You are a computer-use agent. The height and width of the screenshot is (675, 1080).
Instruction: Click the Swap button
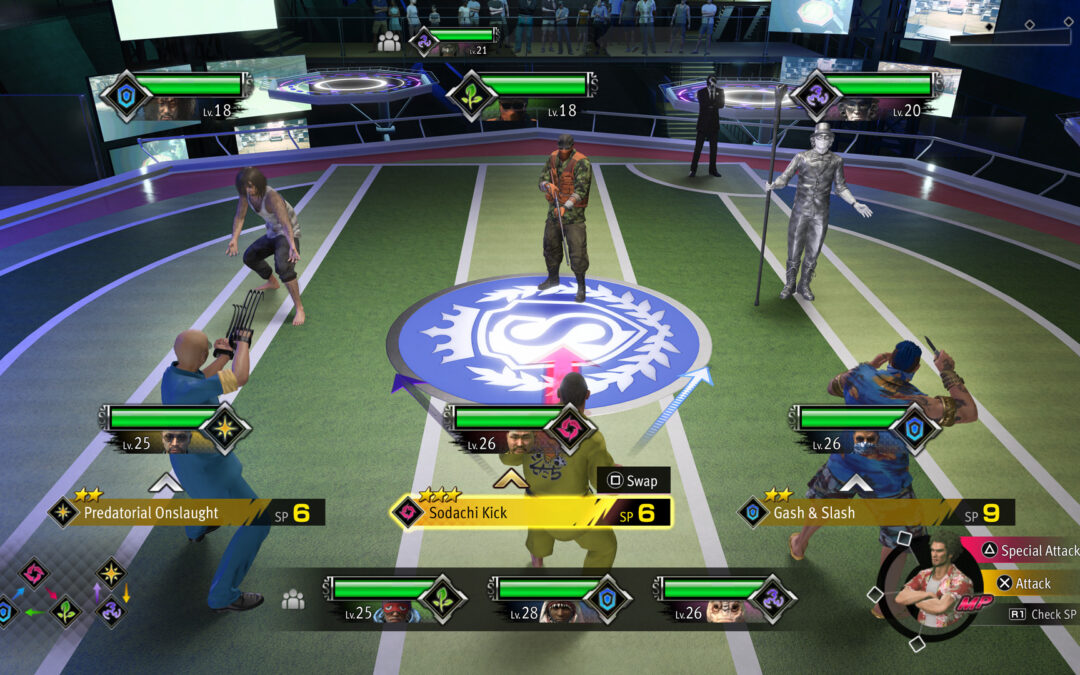[x=632, y=481]
